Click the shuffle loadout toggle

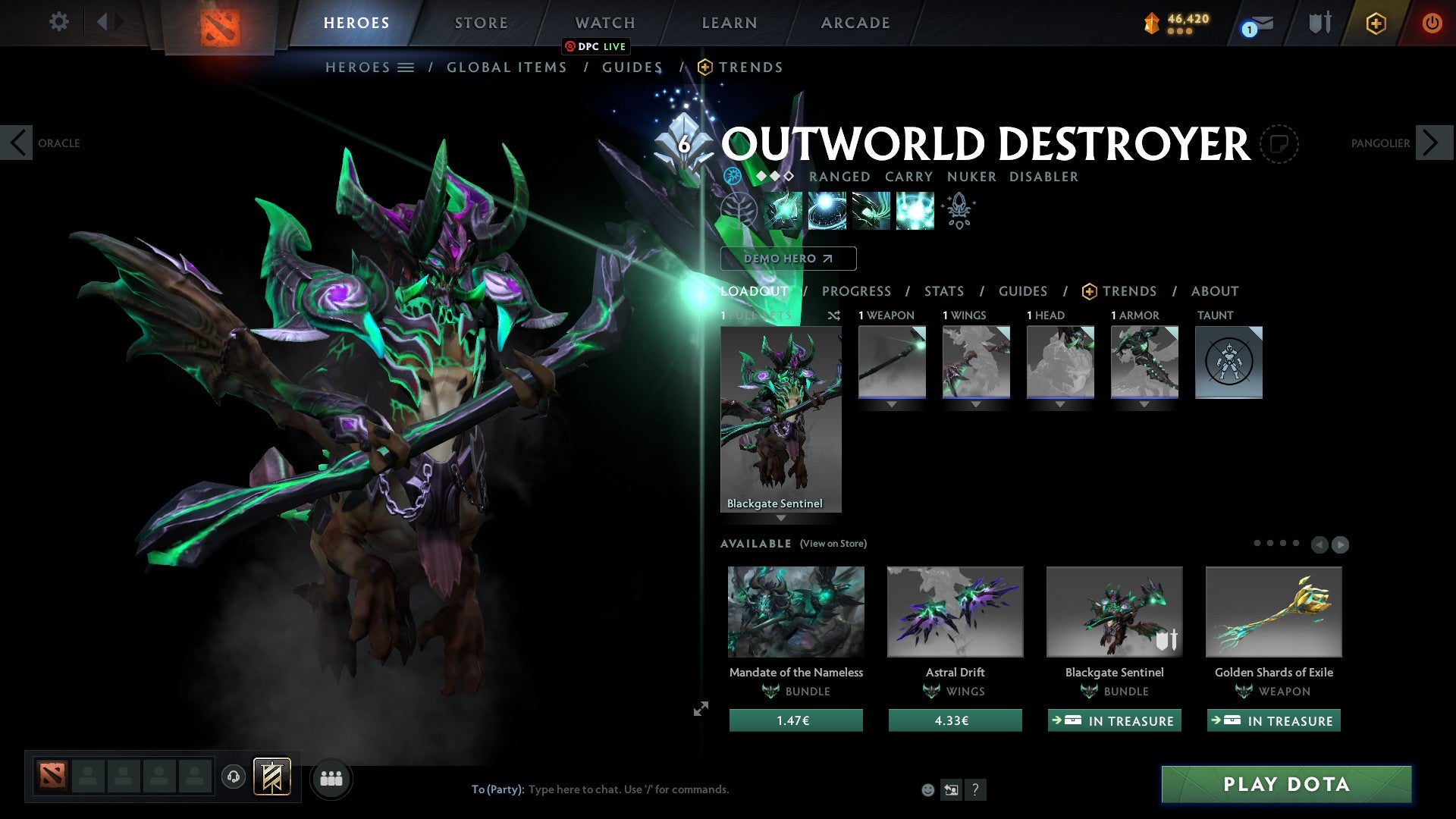coord(833,316)
